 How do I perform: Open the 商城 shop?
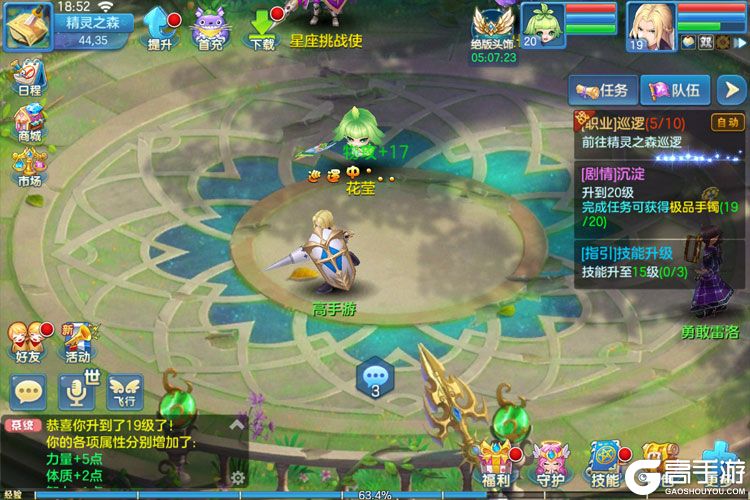(x=28, y=121)
